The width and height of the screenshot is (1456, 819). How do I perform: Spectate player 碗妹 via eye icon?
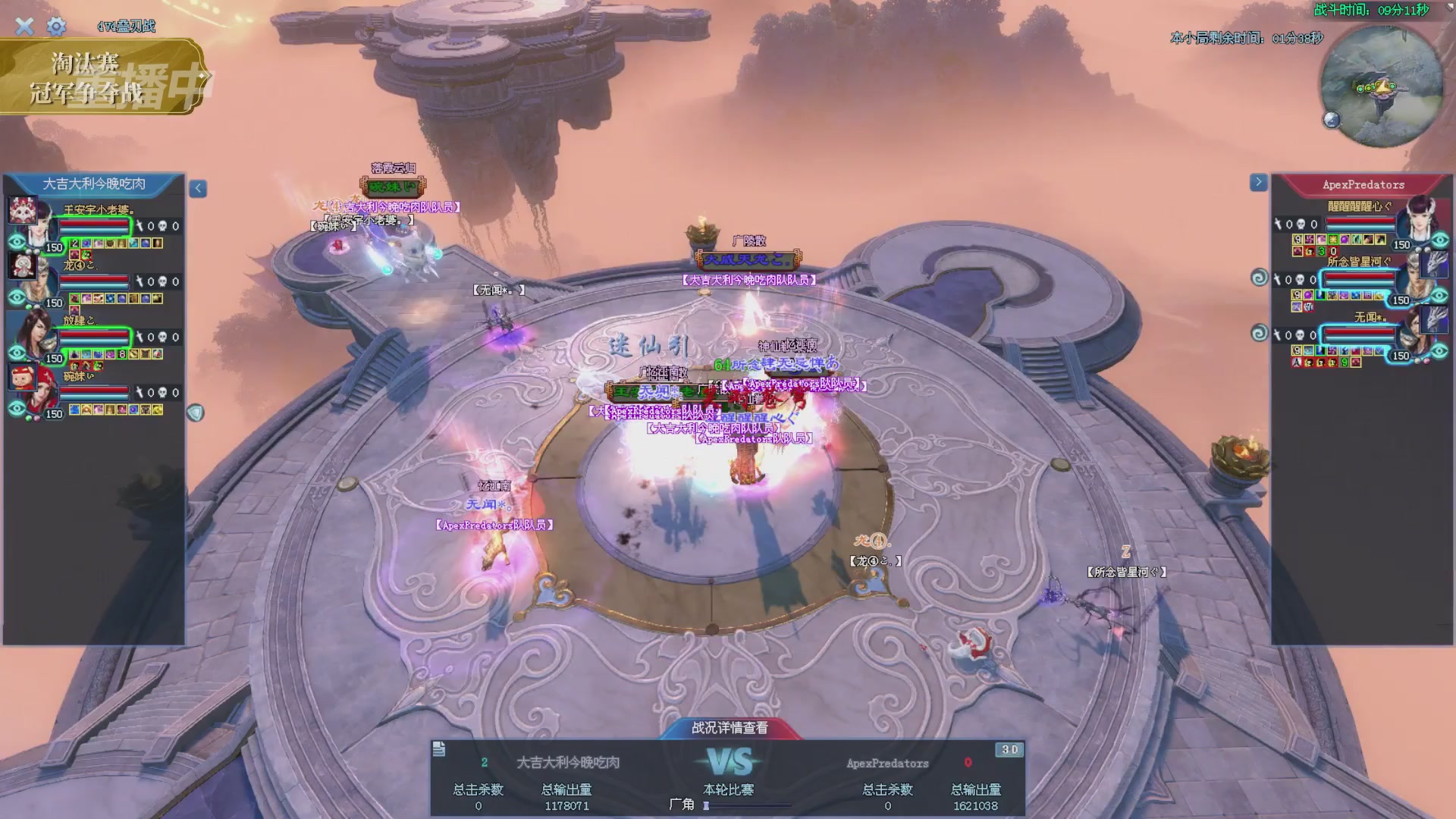[x=17, y=409]
